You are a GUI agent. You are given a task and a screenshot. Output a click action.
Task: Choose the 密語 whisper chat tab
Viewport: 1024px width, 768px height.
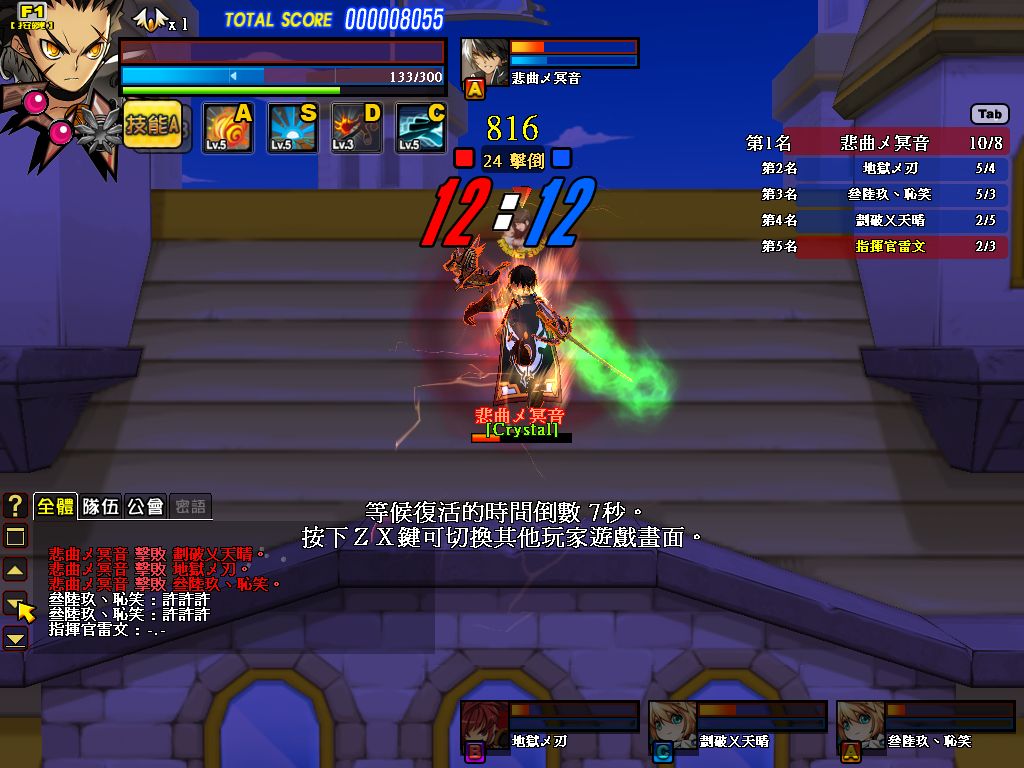[x=190, y=506]
